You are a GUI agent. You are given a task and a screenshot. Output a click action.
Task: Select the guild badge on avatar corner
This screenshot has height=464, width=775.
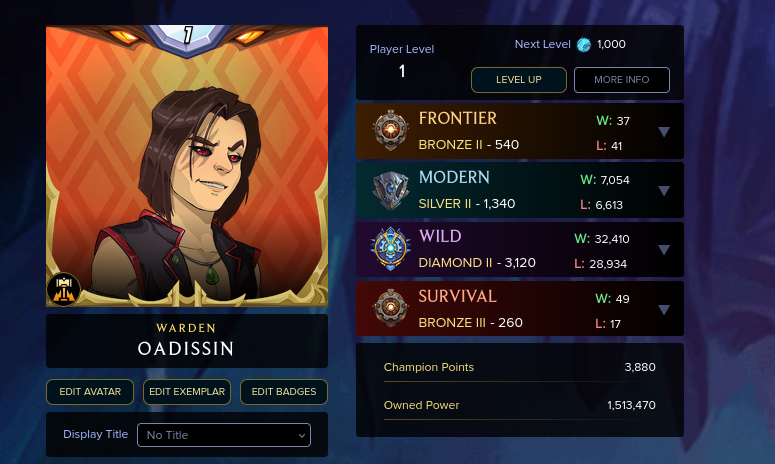(63, 289)
